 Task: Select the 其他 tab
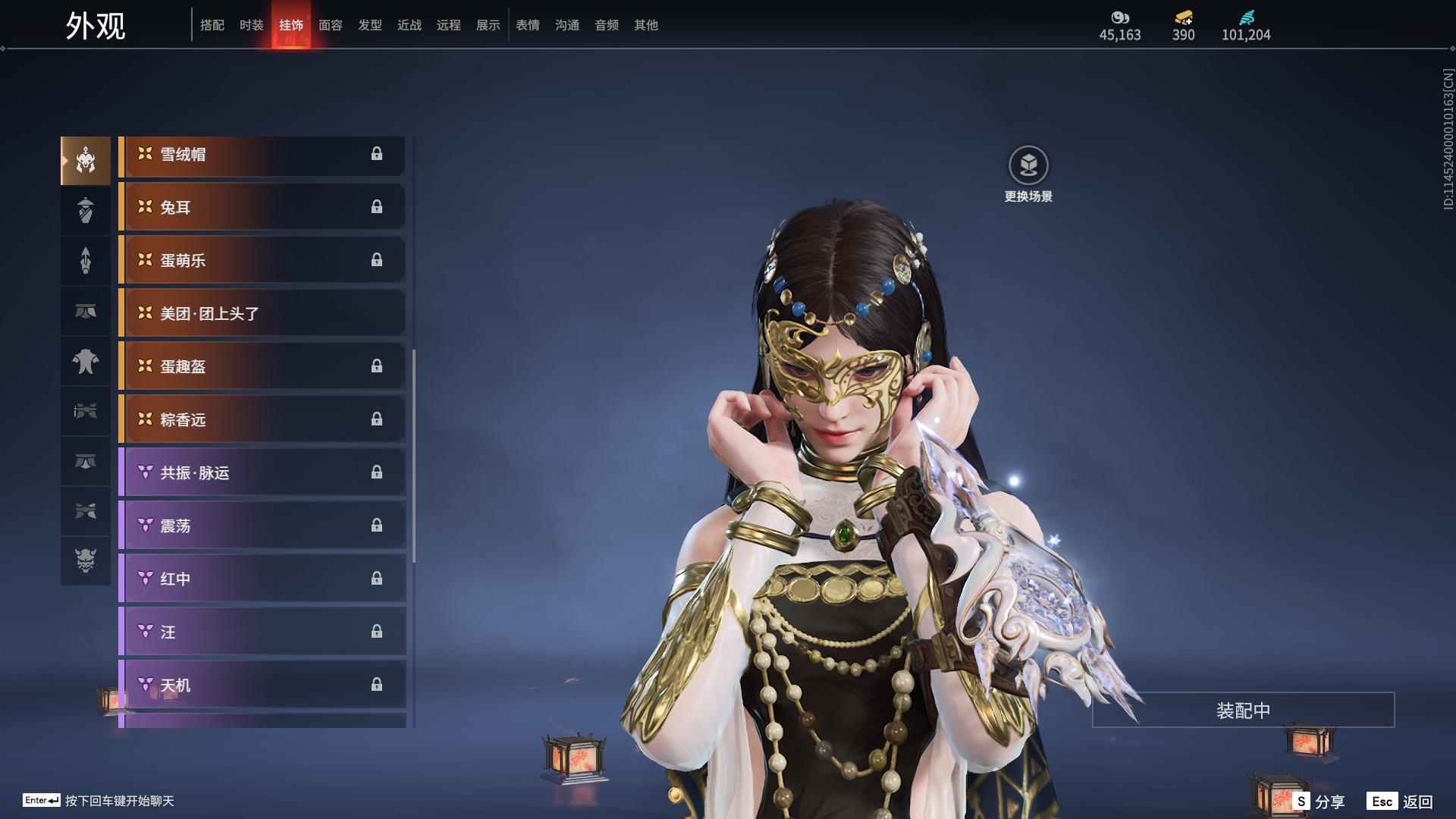point(646,25)
